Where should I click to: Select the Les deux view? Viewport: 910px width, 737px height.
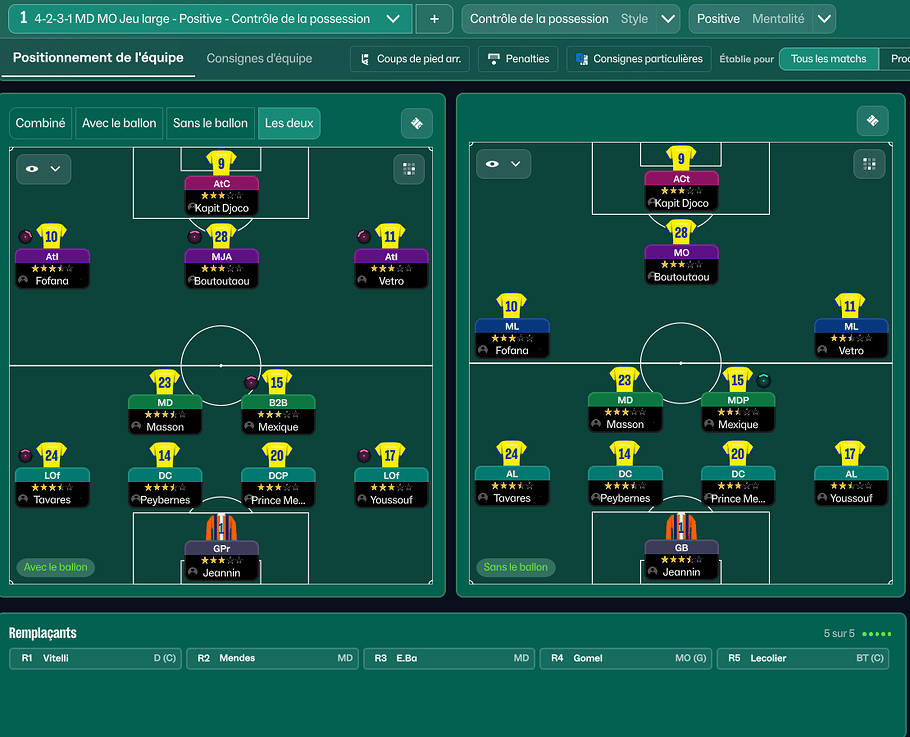point(288,123)
